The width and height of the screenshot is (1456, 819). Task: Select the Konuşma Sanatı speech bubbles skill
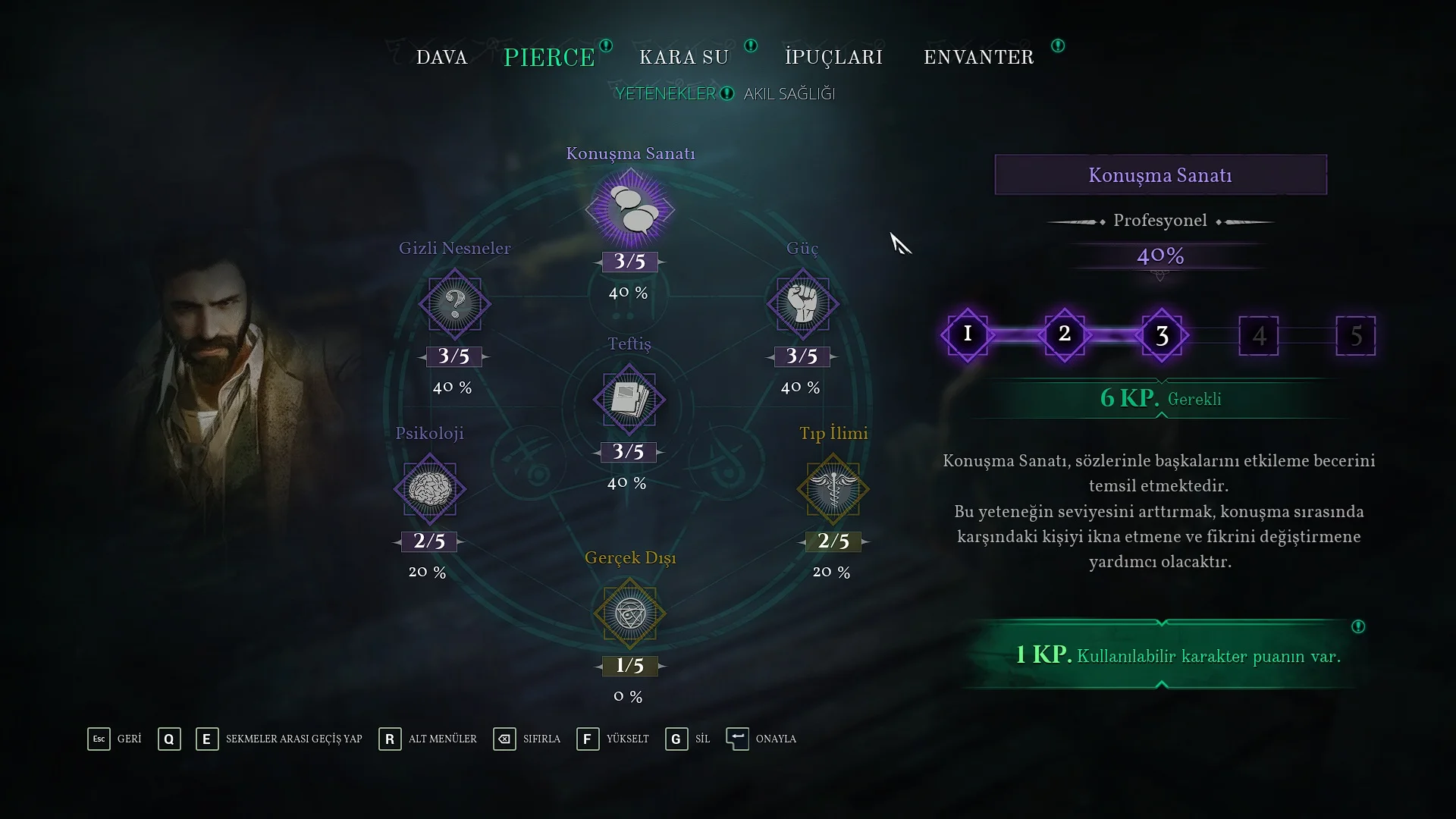tap(629, 209)
